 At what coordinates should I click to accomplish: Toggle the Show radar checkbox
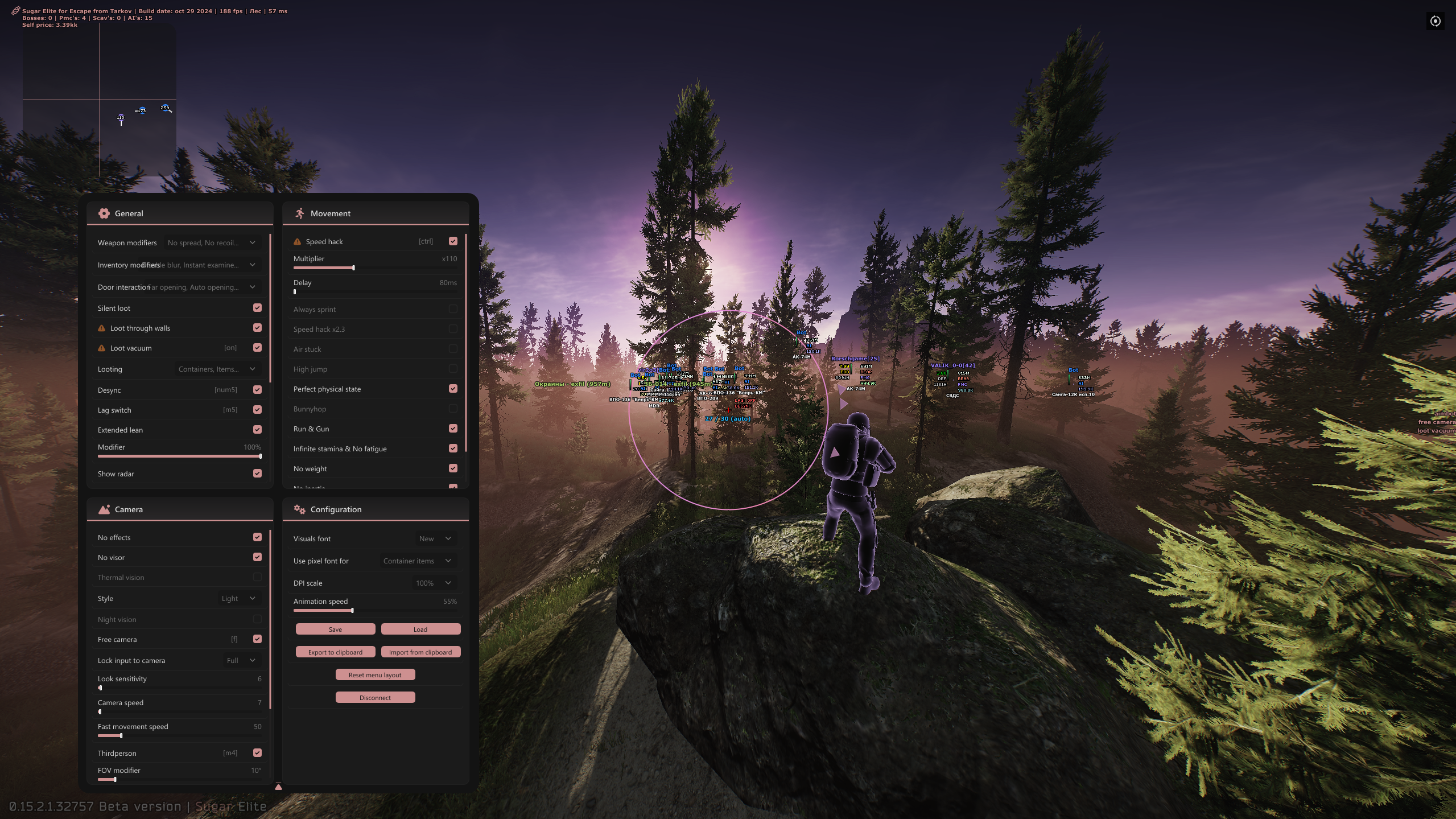click(x=257, y=474)
